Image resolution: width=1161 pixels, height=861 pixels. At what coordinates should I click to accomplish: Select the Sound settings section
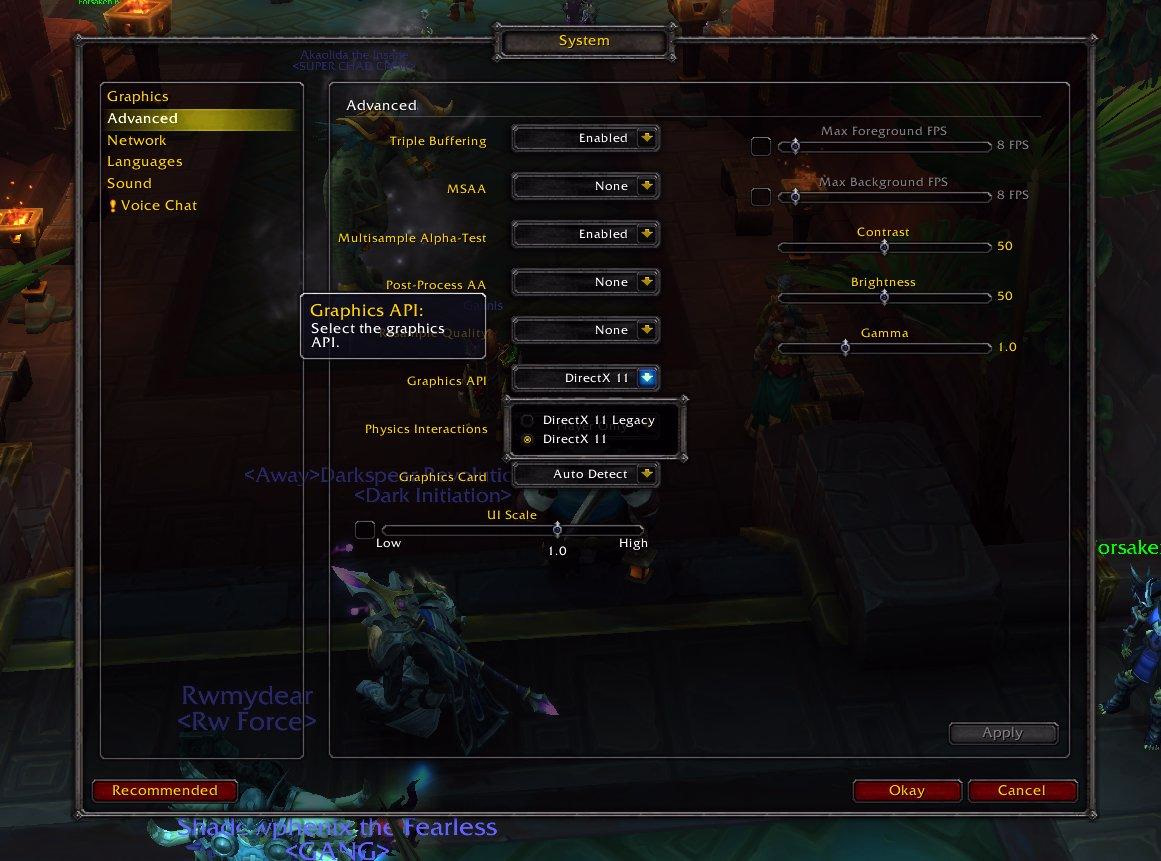click(x=130, y=184)
